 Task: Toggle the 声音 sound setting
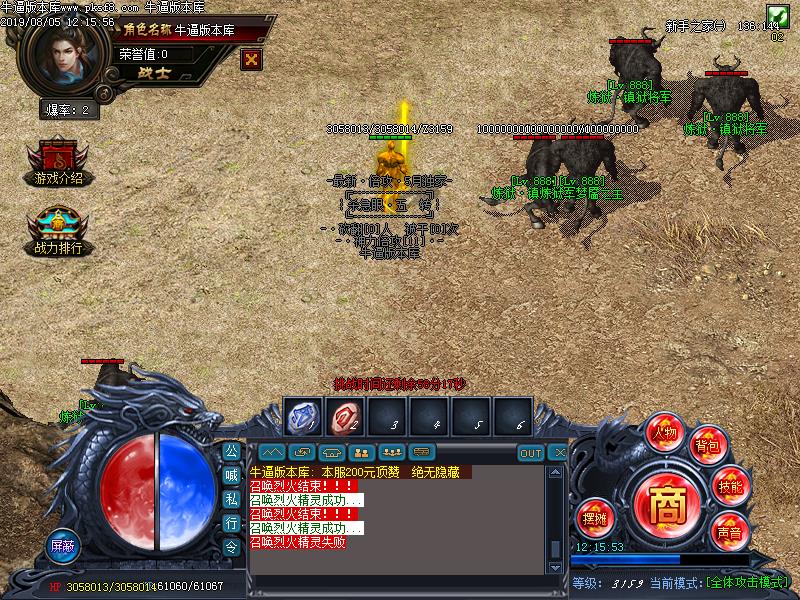(729, 531)
